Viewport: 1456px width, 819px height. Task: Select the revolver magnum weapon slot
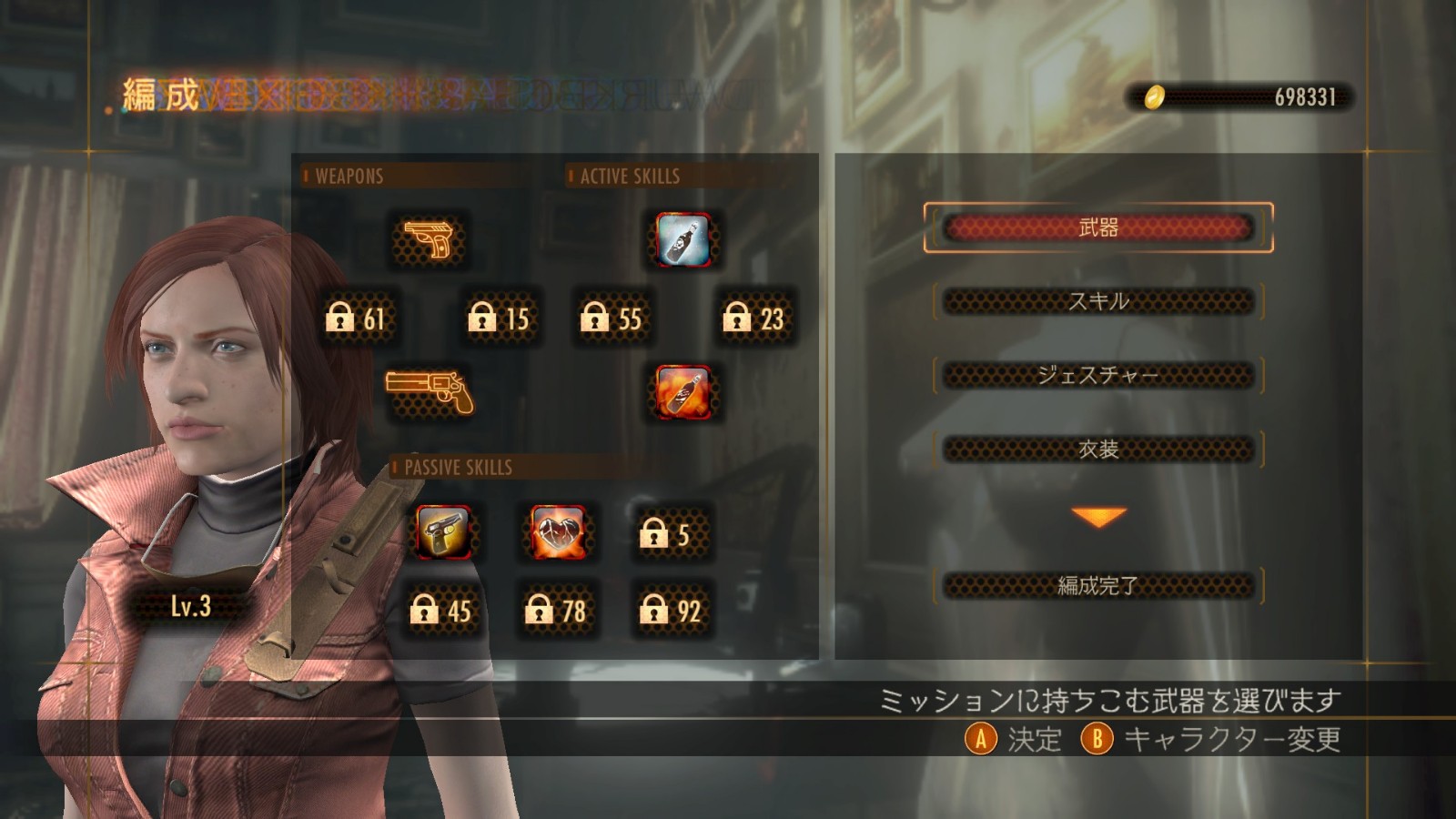(x=430, y=391)
